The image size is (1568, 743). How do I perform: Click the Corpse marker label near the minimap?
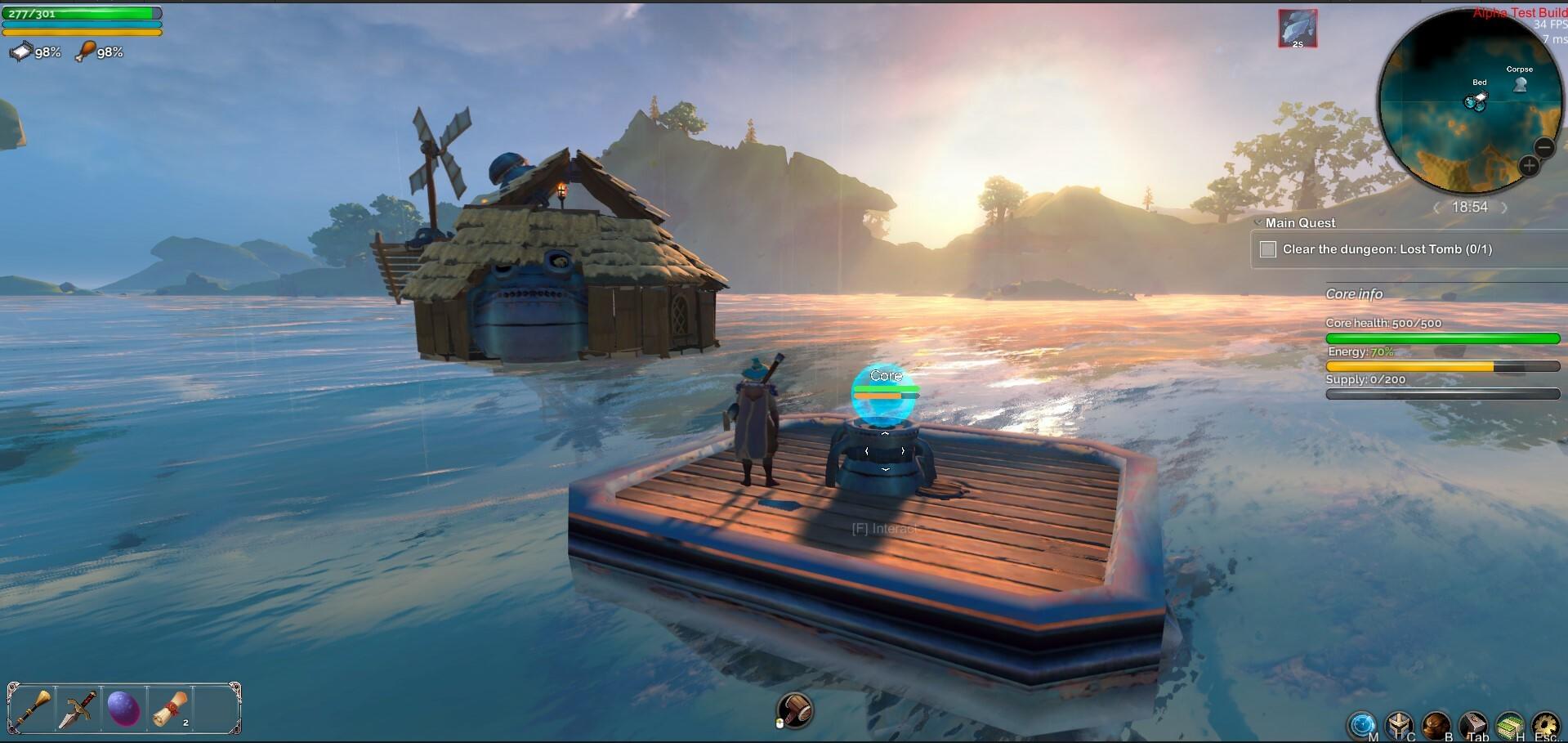click(x=1521, y=69)
